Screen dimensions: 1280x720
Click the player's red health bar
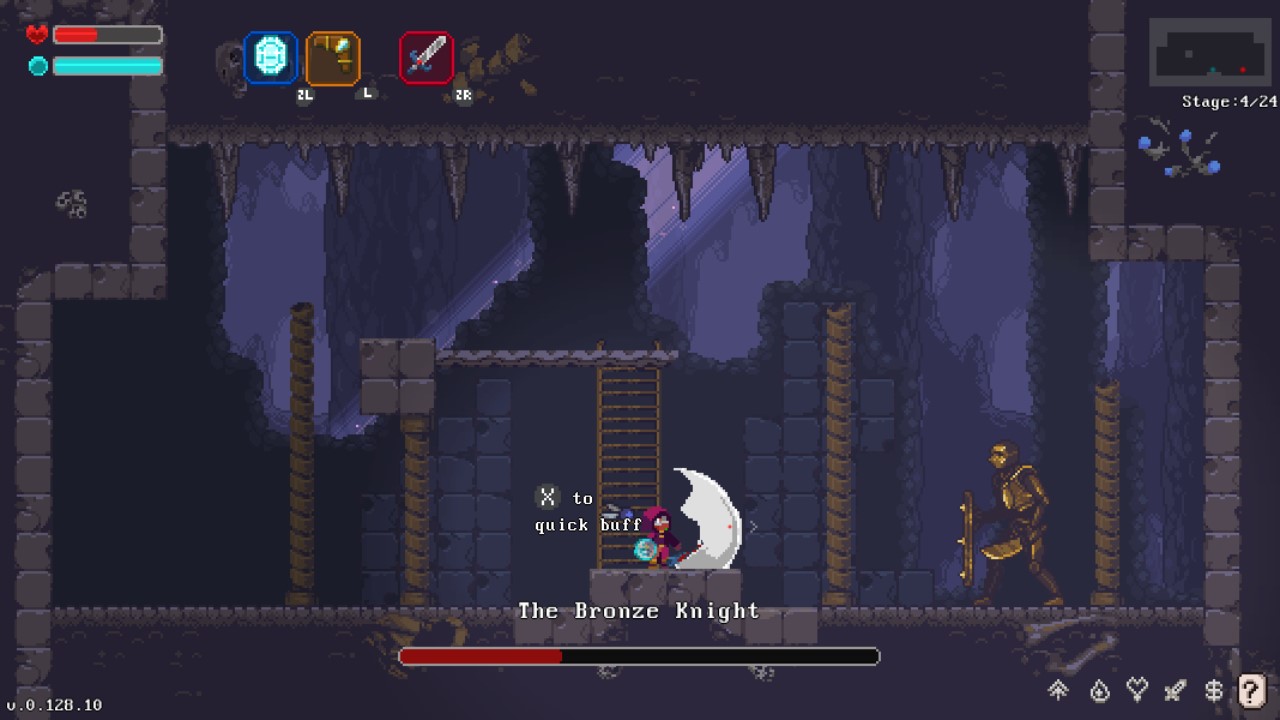pyautogui.click(x=105, y=34)
